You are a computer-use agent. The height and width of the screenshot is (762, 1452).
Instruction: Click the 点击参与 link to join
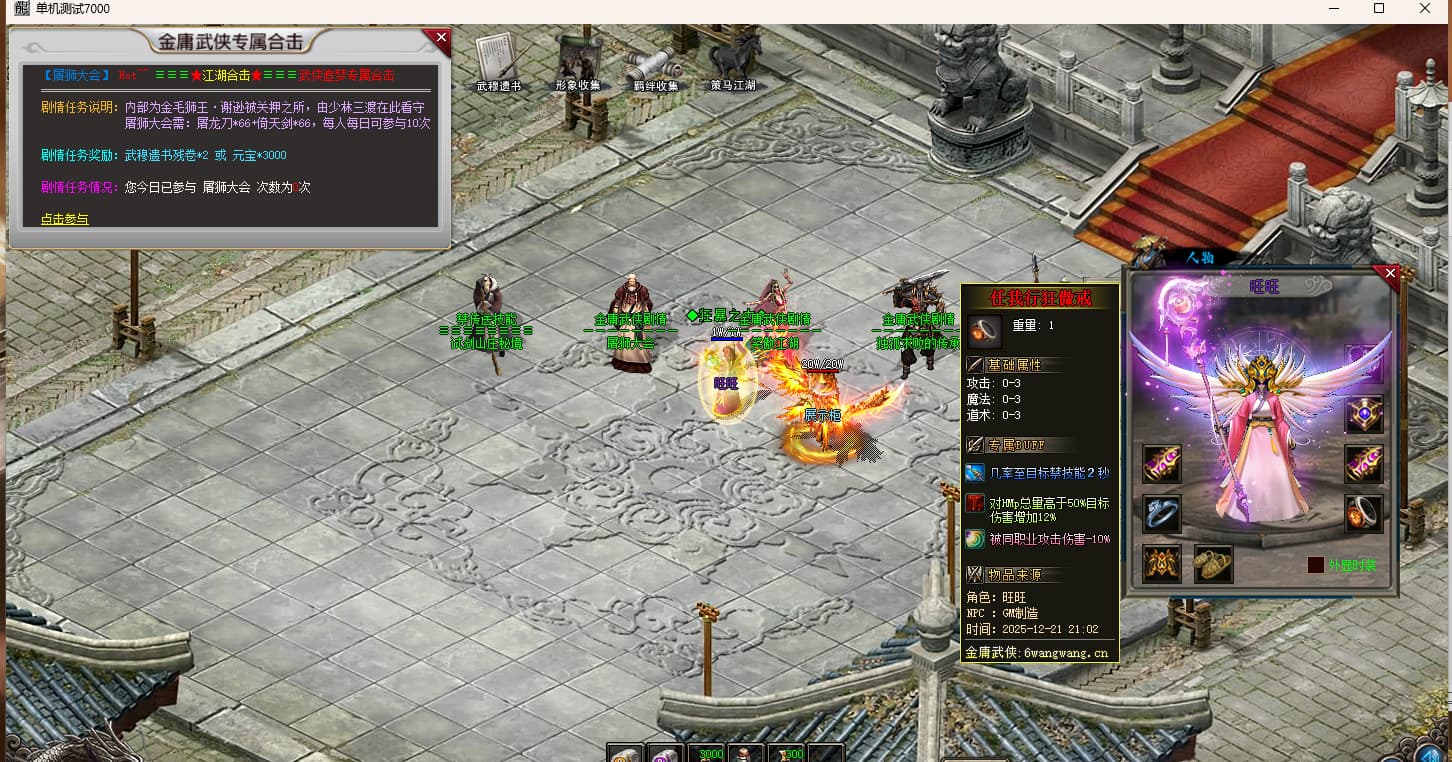[x=65, y=219]
